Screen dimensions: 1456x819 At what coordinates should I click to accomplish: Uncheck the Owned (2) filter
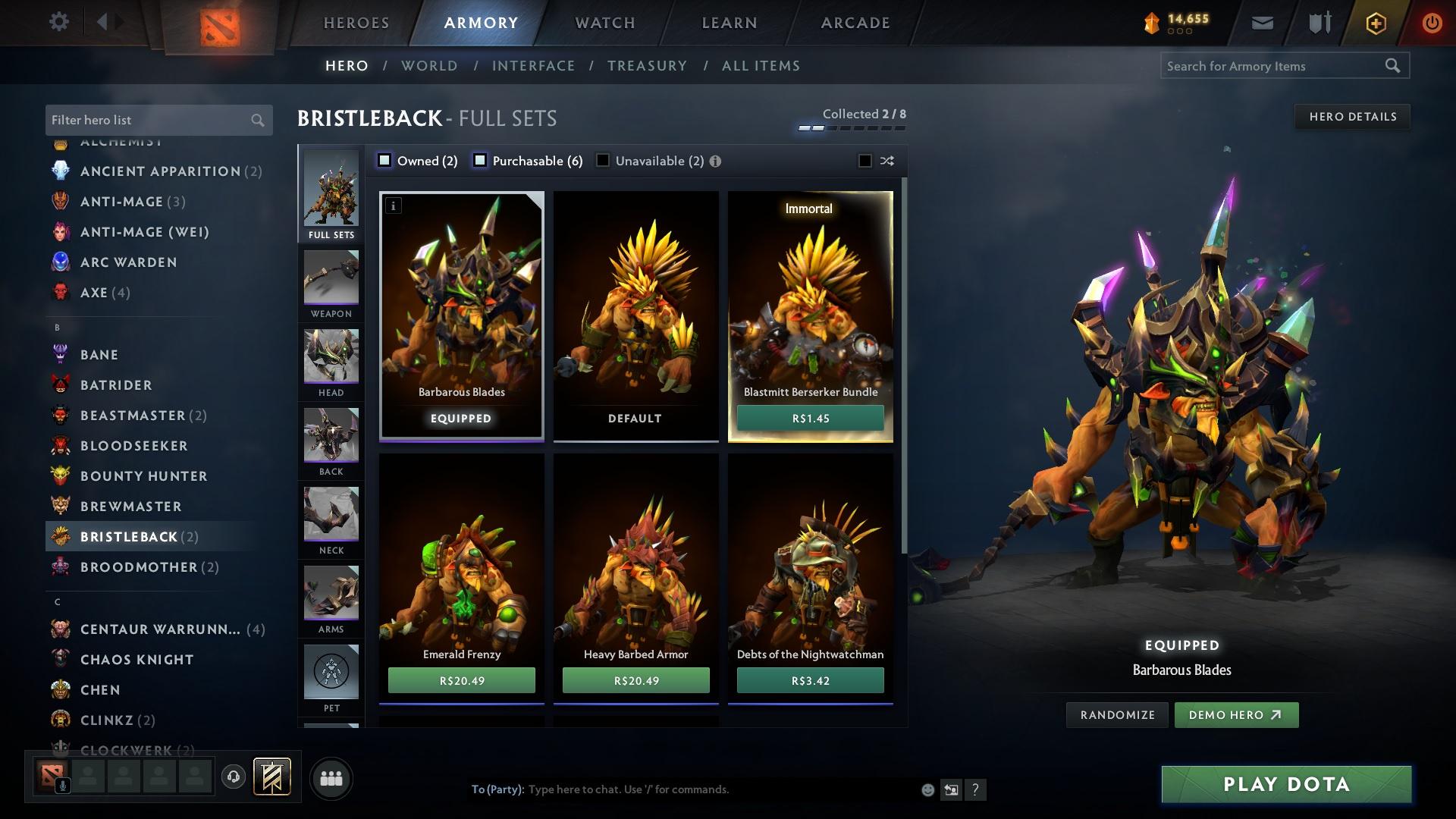click(x=385, y=161)
